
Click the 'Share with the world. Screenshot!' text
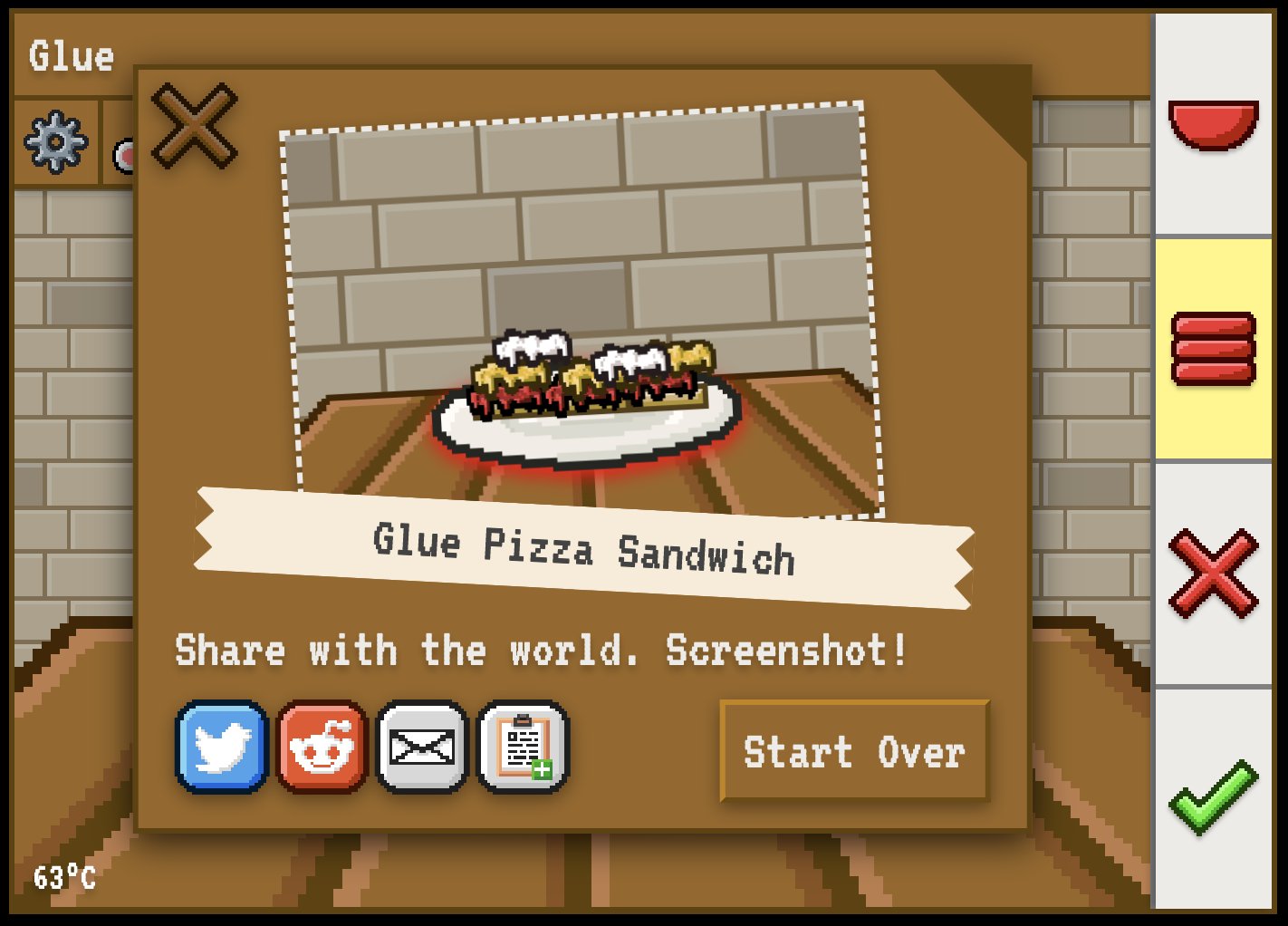[542, 649]
